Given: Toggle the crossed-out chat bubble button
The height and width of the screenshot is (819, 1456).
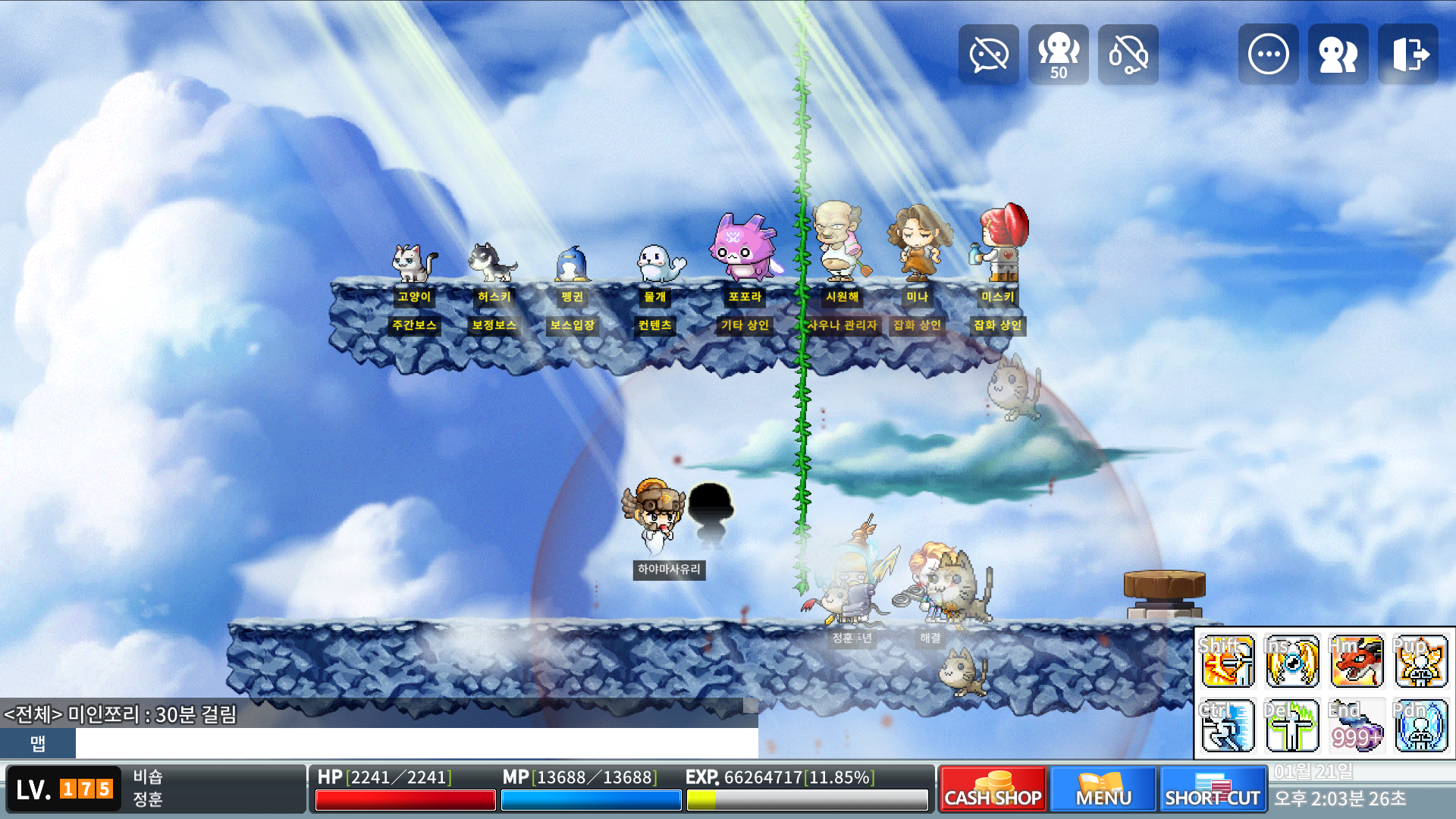Looking at the screenshot, I should point(988,55).
